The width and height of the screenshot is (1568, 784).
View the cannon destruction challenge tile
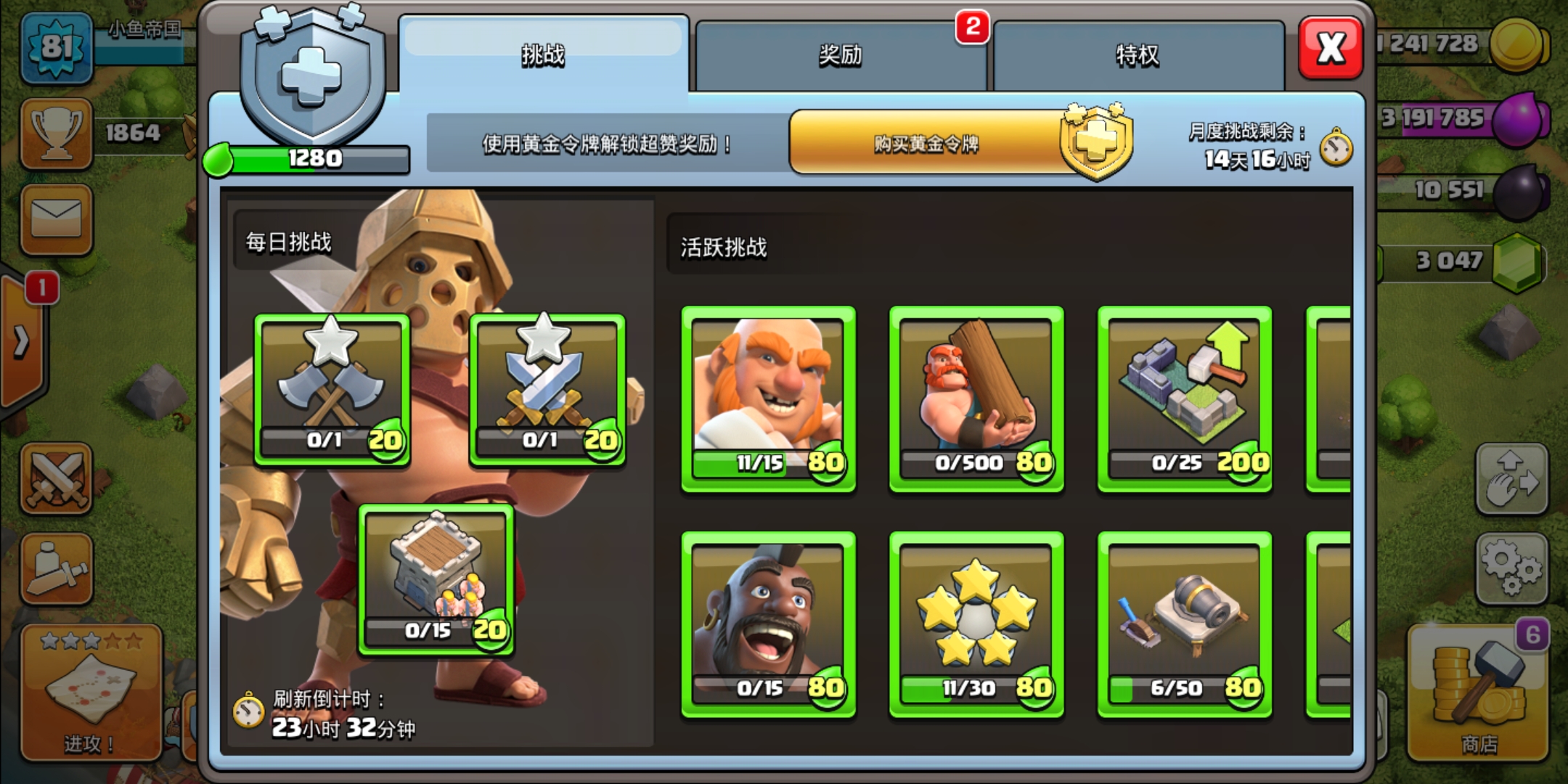point(1185,624)
